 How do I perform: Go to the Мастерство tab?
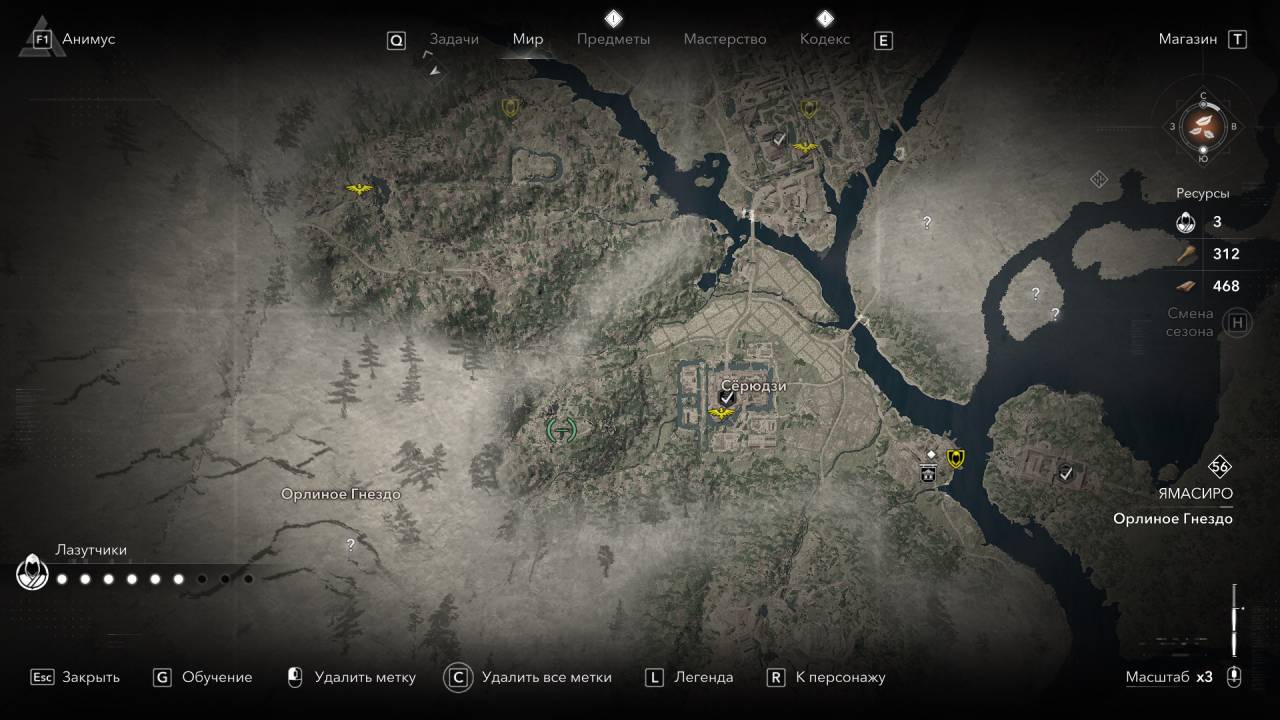pos(725,39)
